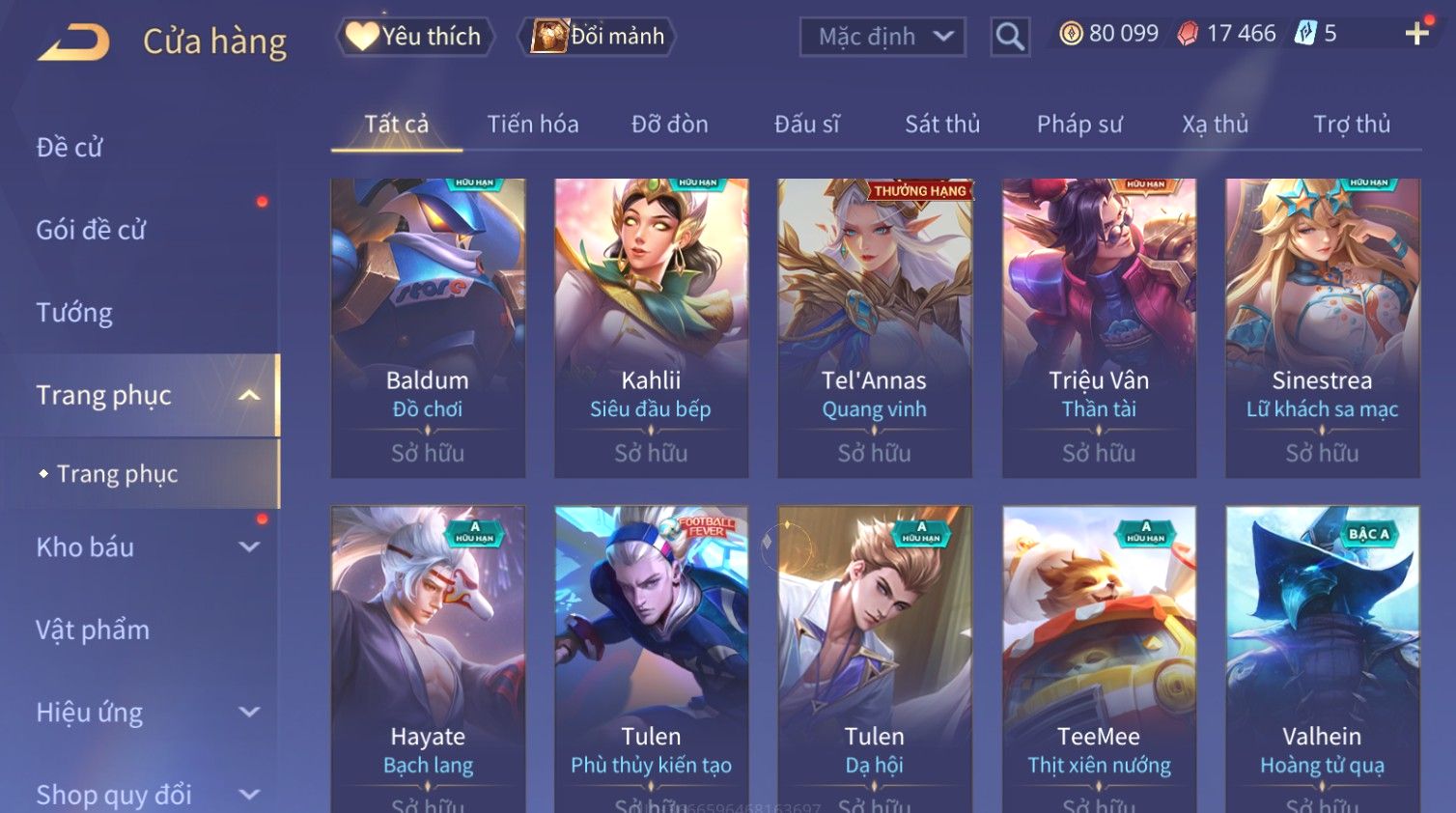Open the Tướng heroes section
This screenshot has height=813, width=1456.
coord(74,313)
